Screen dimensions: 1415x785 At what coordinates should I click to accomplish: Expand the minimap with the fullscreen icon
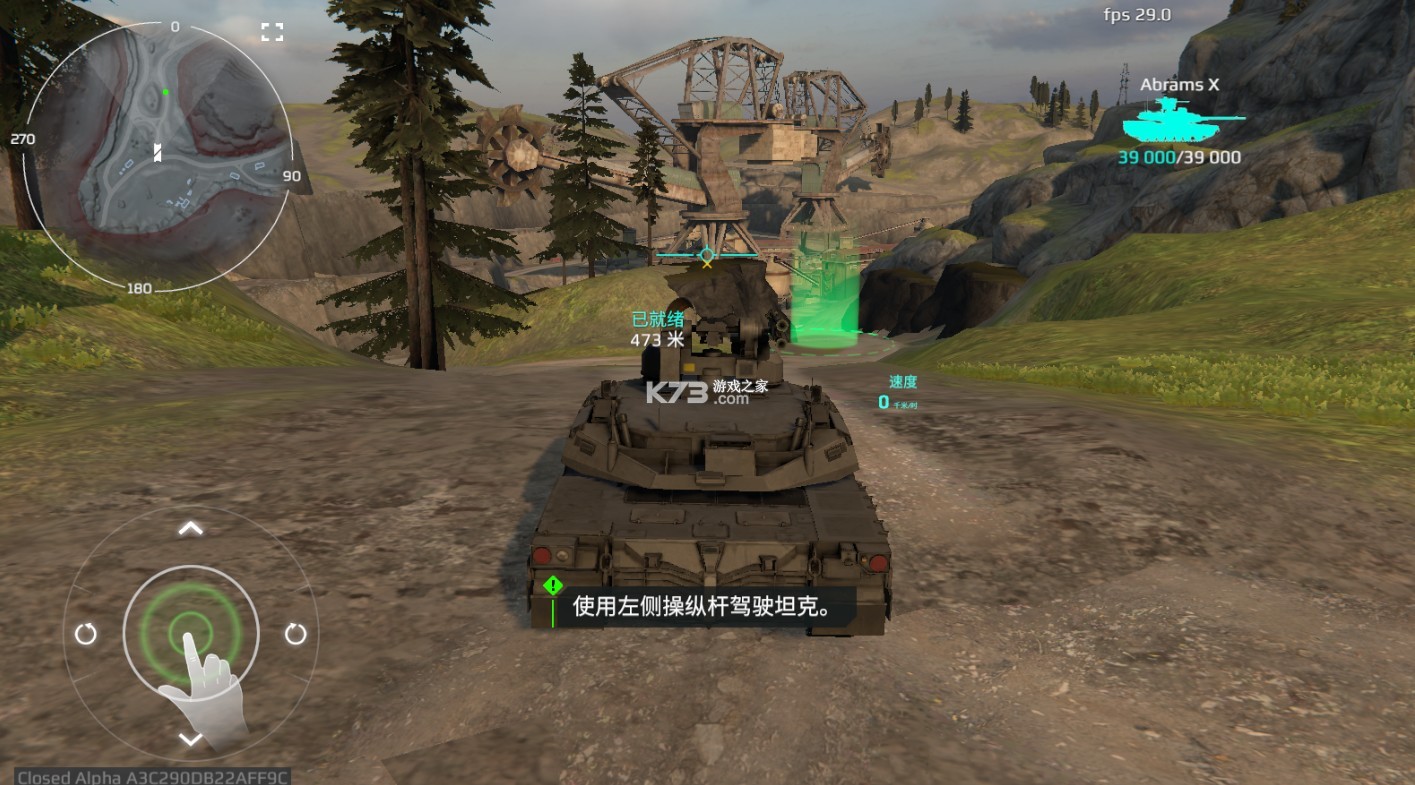[271, 30]
